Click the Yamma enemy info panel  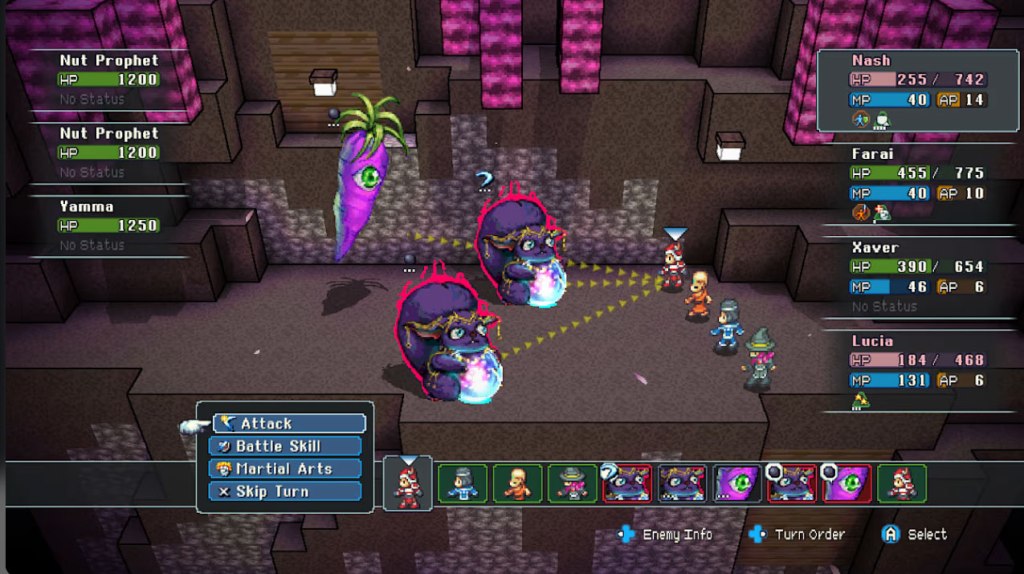pyautogui.click(x=108, y=225)
